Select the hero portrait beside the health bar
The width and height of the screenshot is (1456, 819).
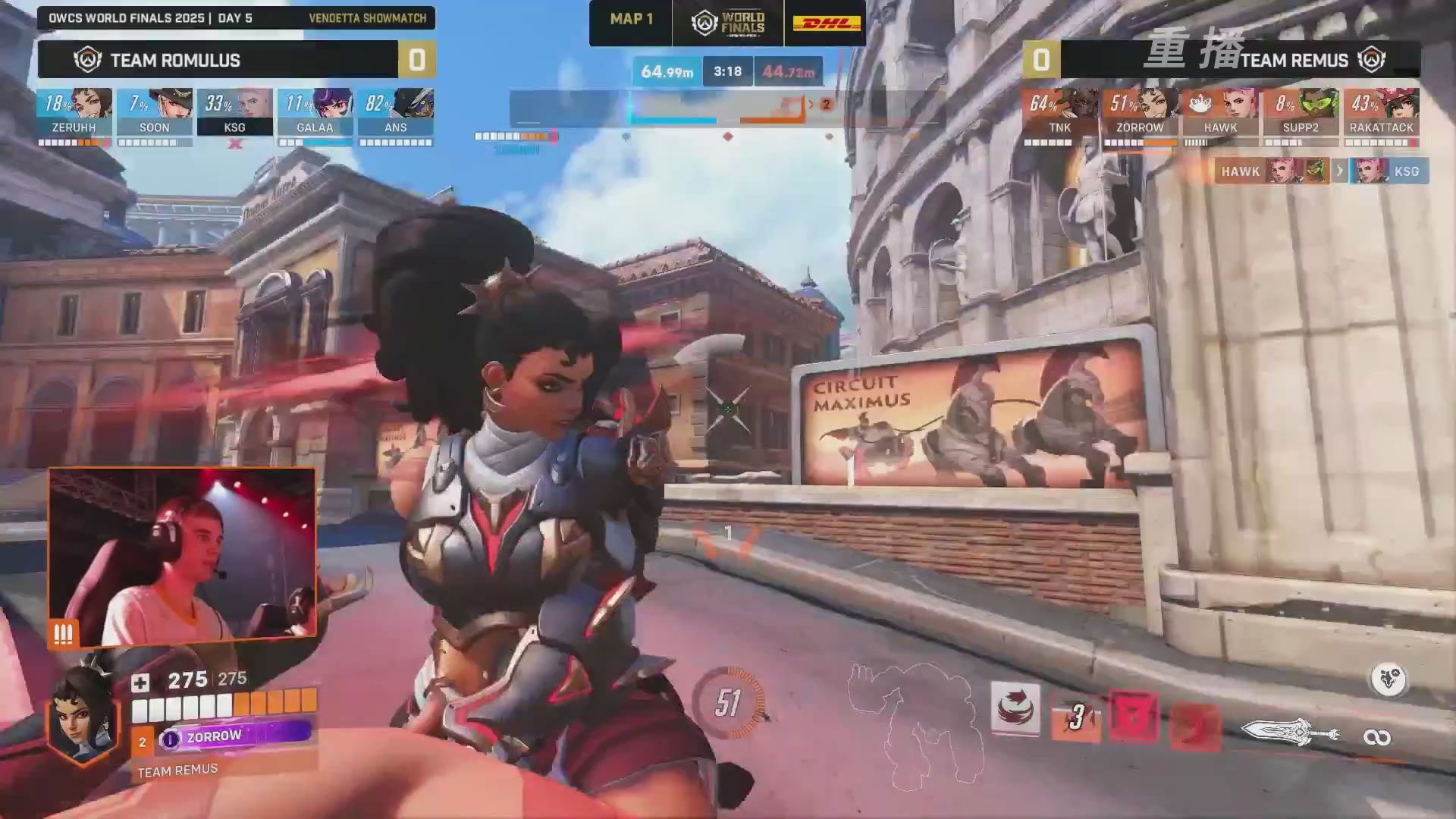pyautogui.click(x=83, y=714)
